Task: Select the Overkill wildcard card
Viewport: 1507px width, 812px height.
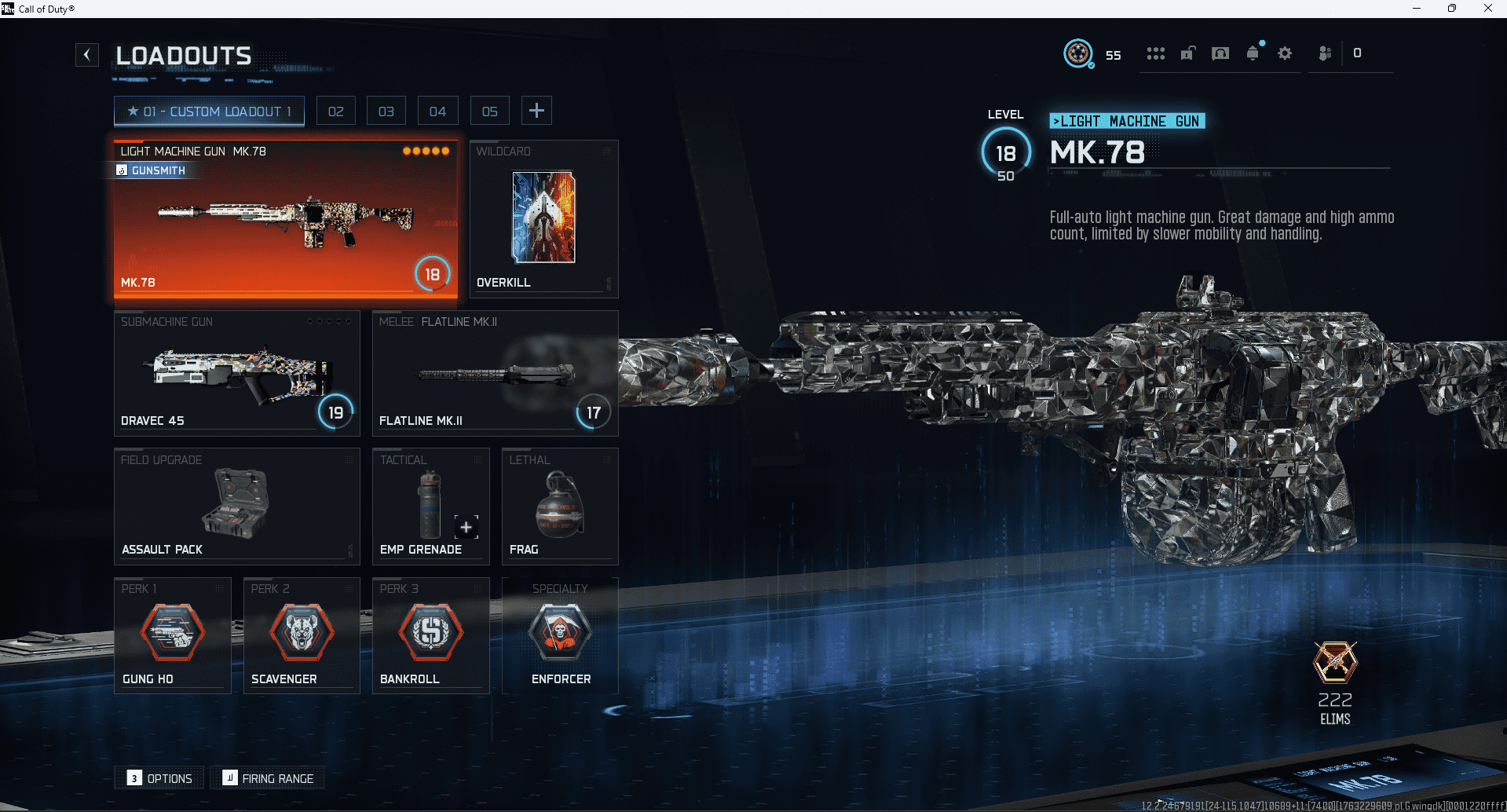Action: 543,218
